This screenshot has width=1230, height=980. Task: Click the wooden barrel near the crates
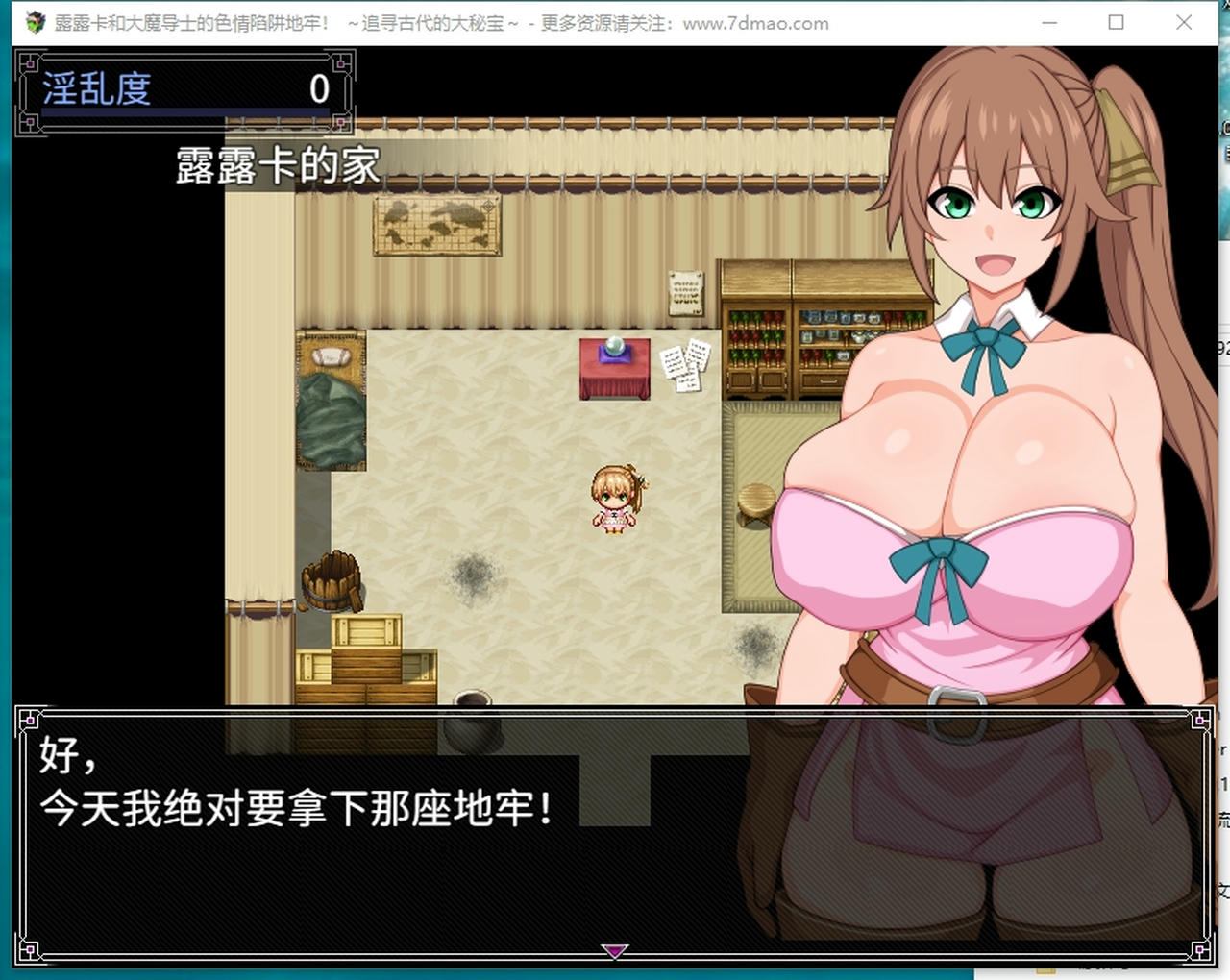click(332, 581)
